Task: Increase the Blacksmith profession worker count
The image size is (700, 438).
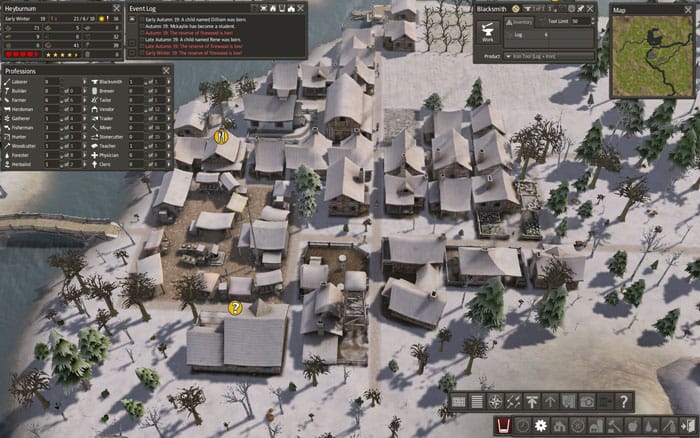Action: tap(167, 81)
